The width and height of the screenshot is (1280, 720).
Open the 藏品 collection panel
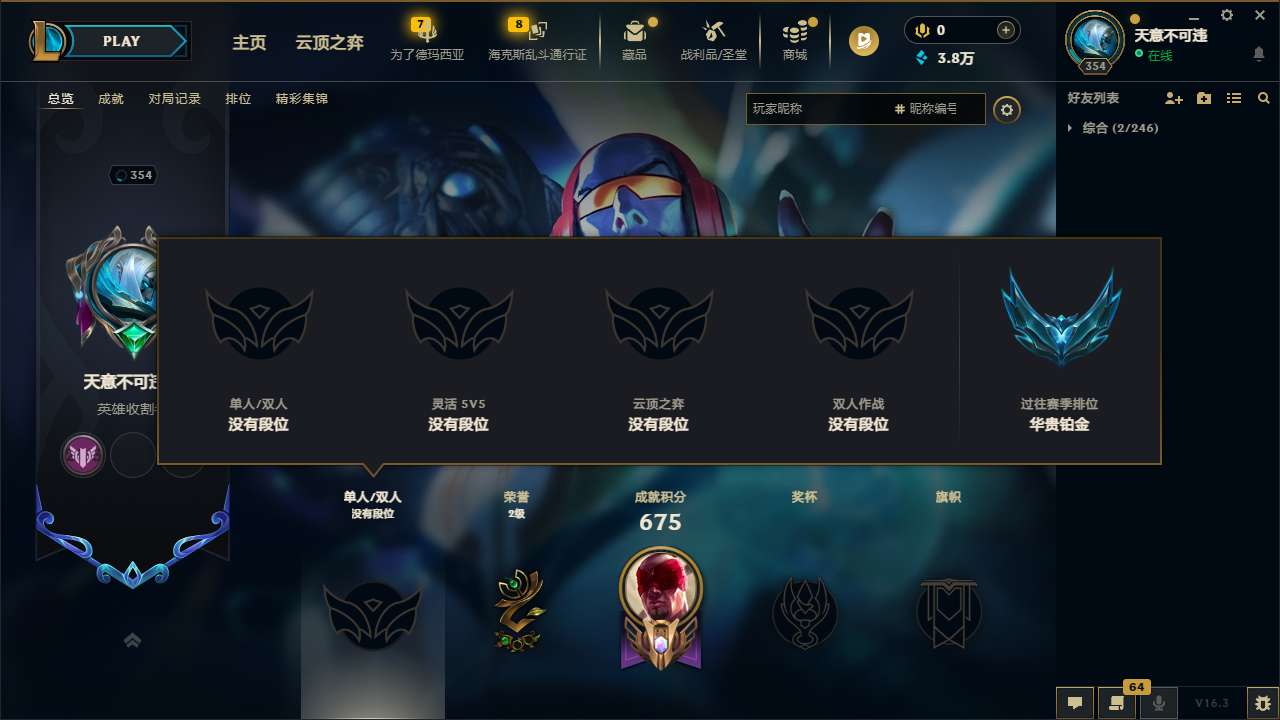[635, 38]
